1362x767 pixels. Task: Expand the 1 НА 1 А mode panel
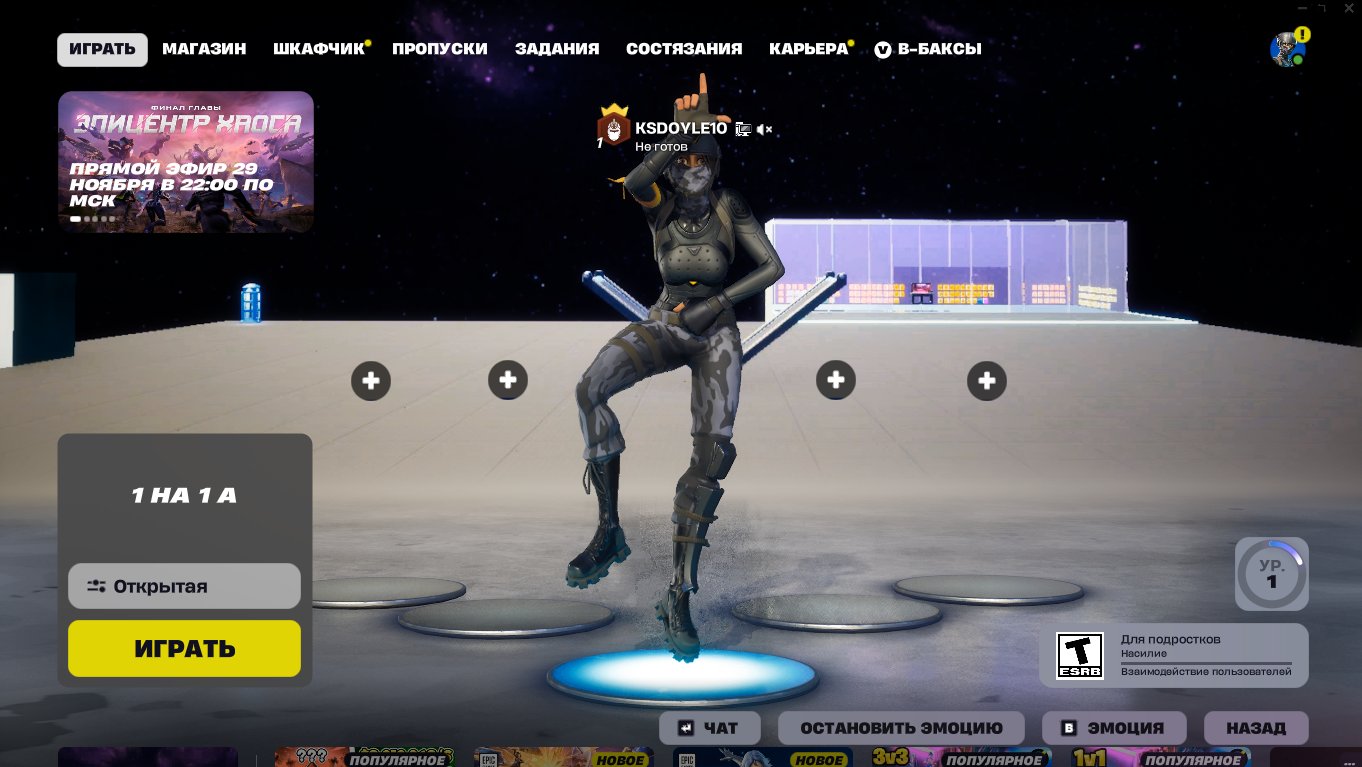pos(184,495)
